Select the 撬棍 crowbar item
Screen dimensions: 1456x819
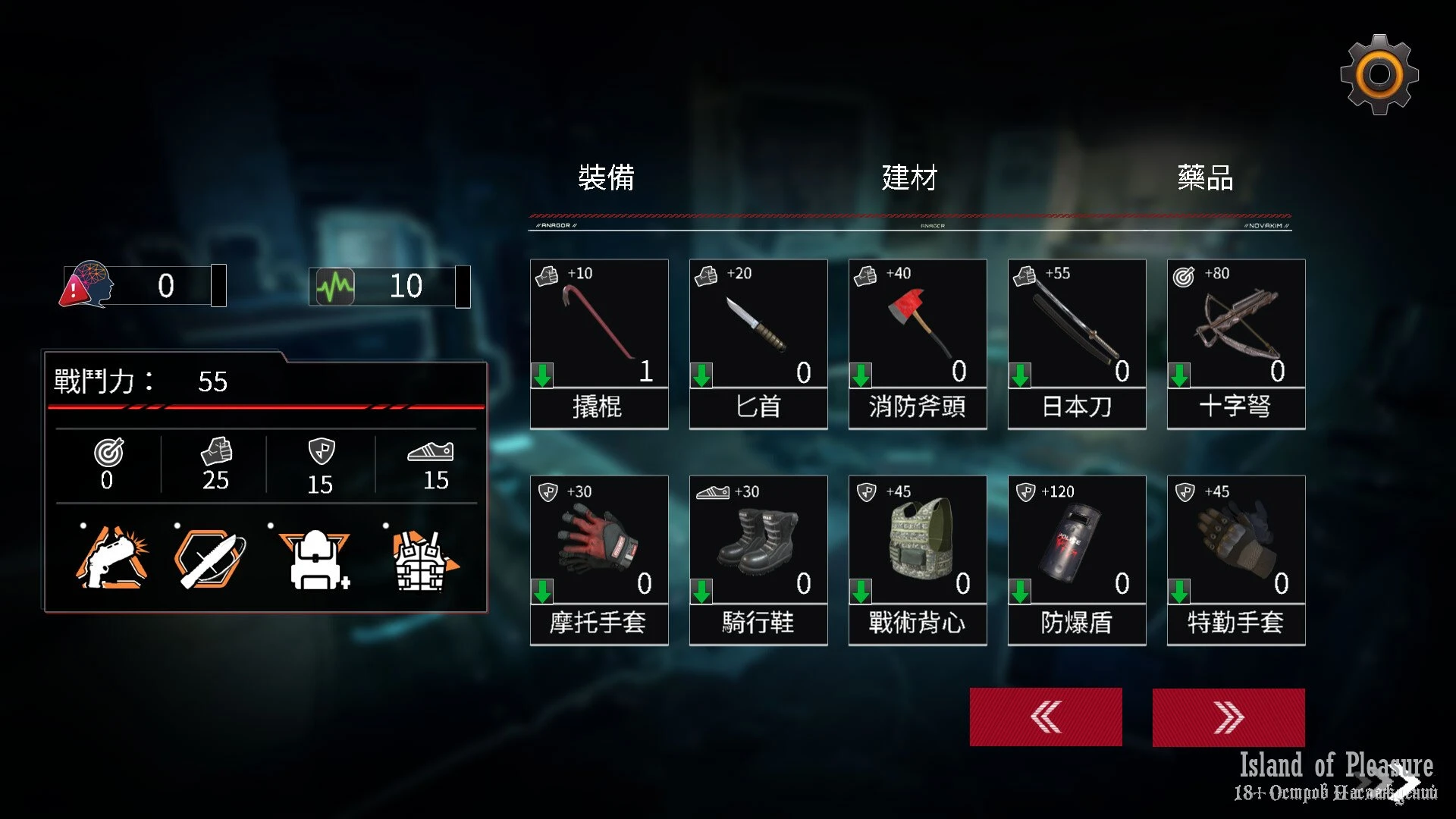click(599, 344)
